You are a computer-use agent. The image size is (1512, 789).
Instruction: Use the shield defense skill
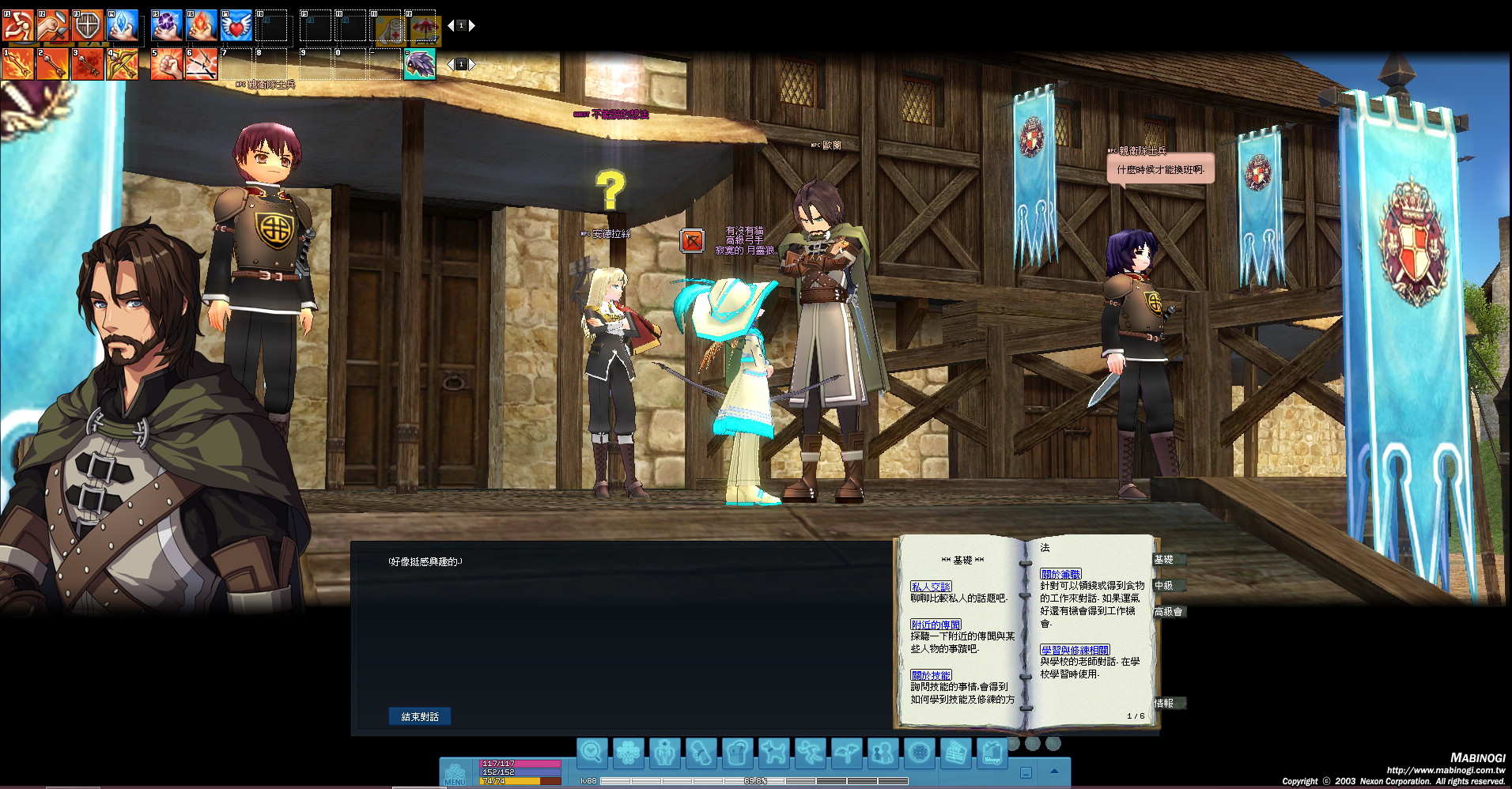coord(88,26)
